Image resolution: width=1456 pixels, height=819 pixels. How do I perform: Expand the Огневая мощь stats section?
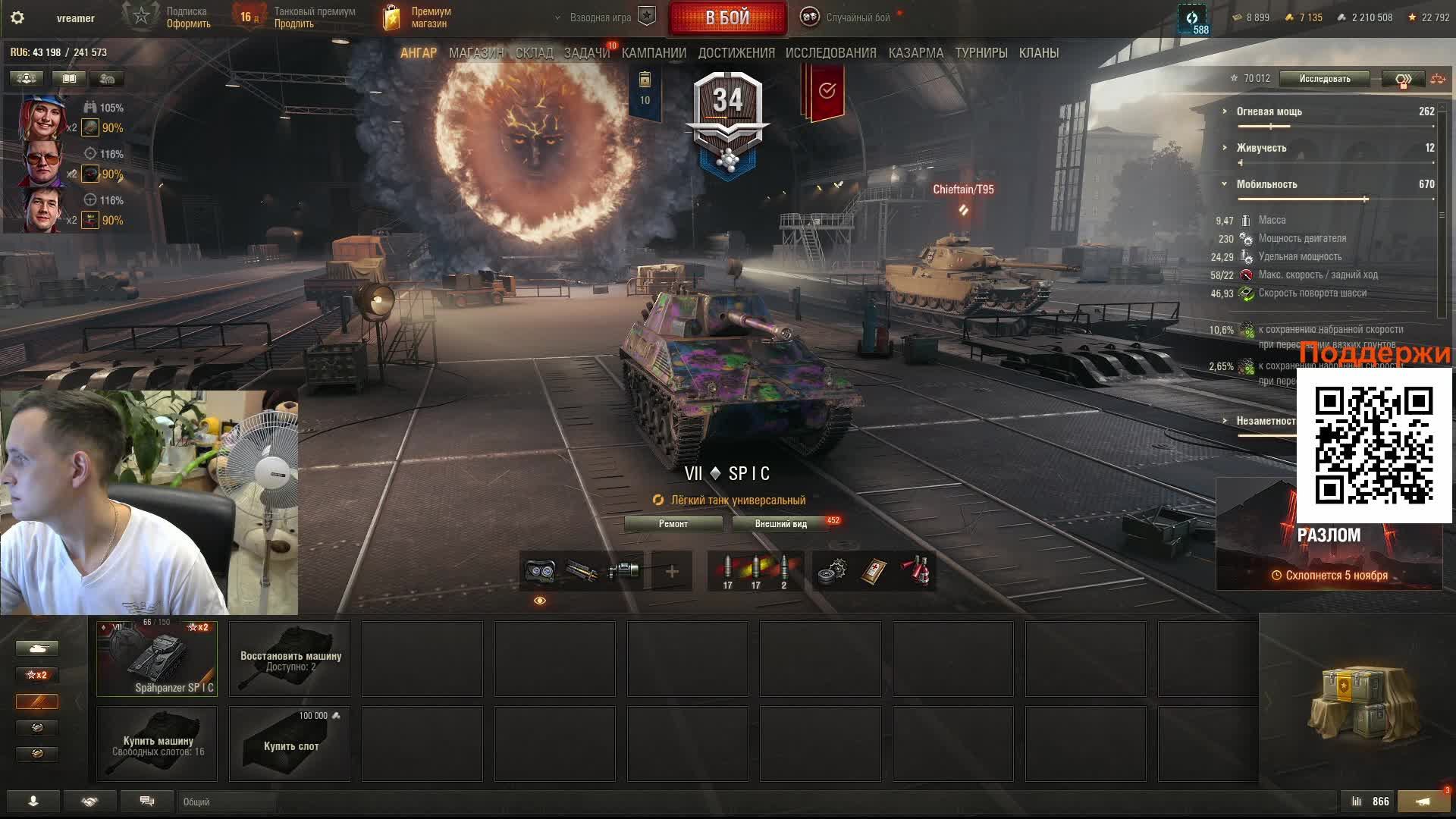[x=1269, y=111]
